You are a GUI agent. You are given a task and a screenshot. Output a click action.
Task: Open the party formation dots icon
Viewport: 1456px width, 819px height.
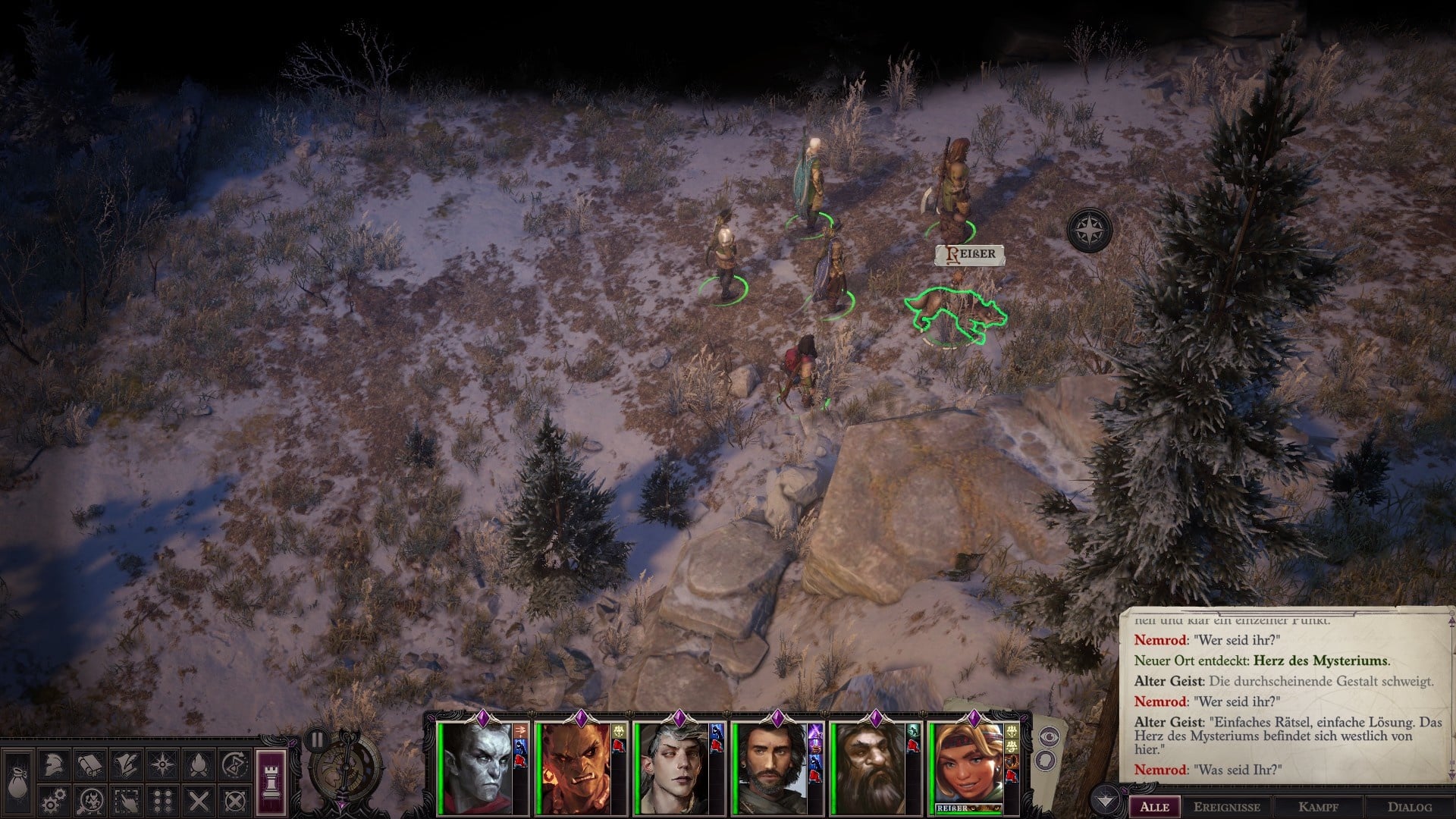pyautogui.click(x=162, y=801)
